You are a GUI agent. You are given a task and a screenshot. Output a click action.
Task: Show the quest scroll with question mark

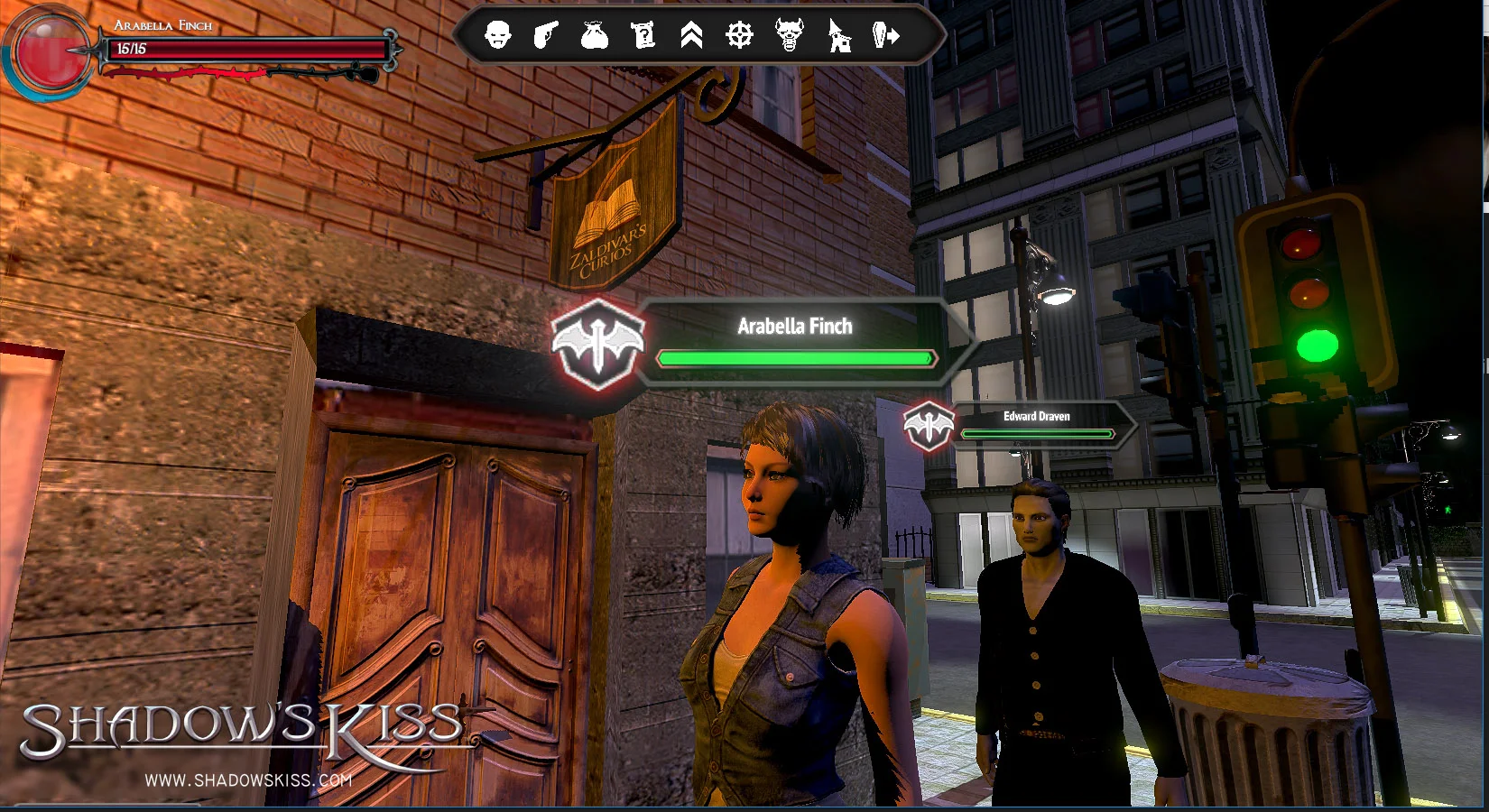(643, 35)
